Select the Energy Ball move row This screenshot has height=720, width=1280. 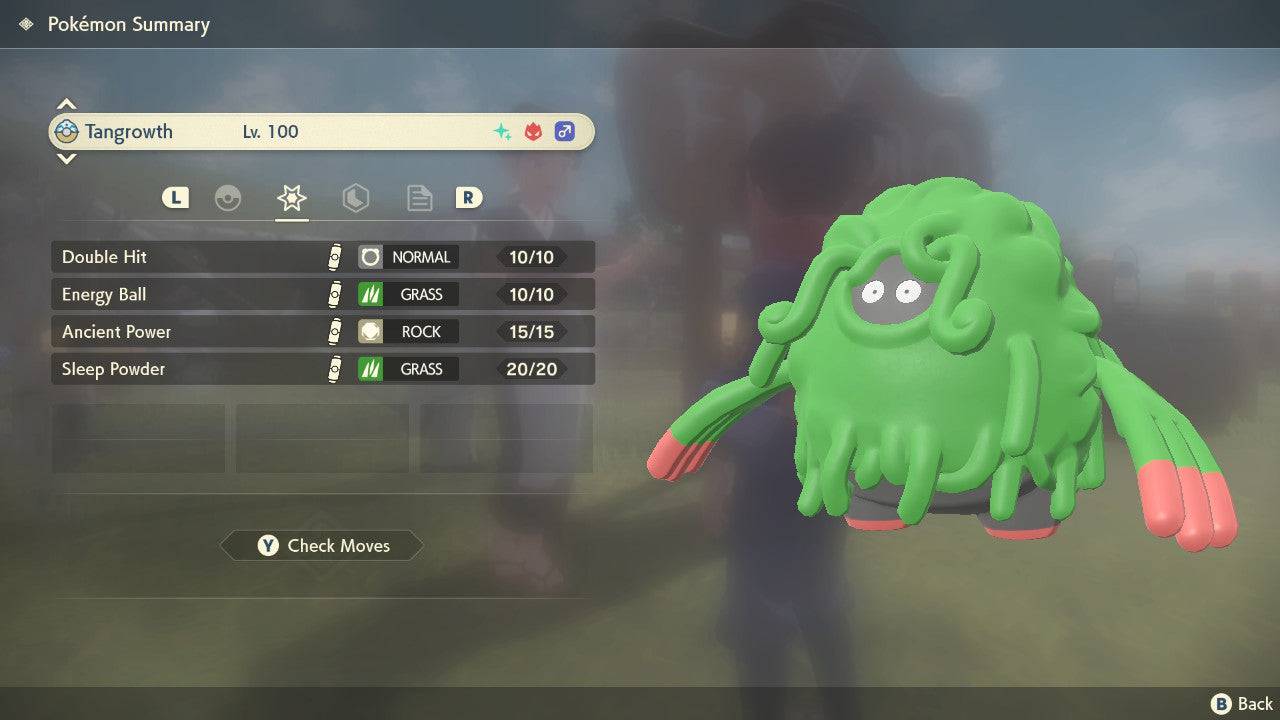point(322,295)
